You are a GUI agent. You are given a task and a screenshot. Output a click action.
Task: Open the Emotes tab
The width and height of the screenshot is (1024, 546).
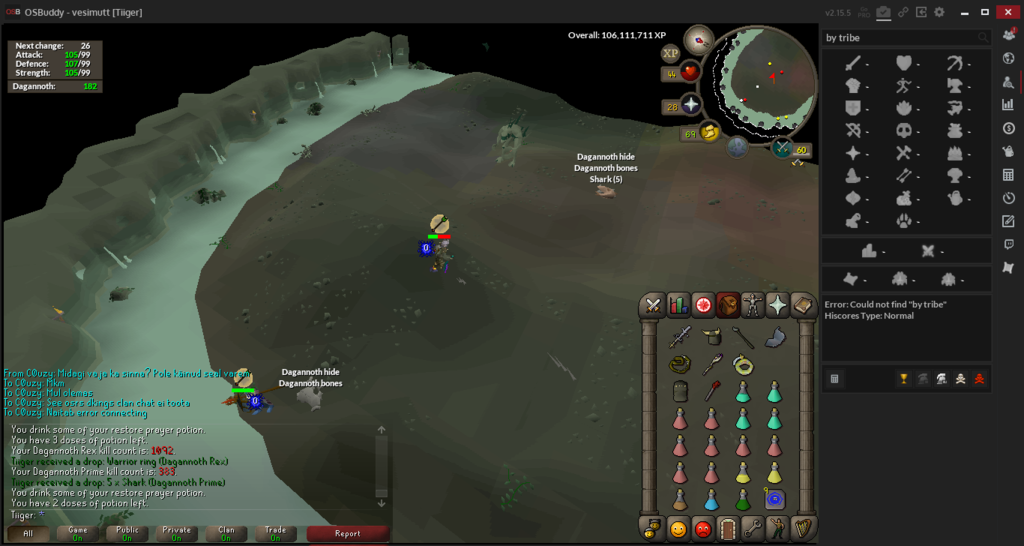(778, 528)
